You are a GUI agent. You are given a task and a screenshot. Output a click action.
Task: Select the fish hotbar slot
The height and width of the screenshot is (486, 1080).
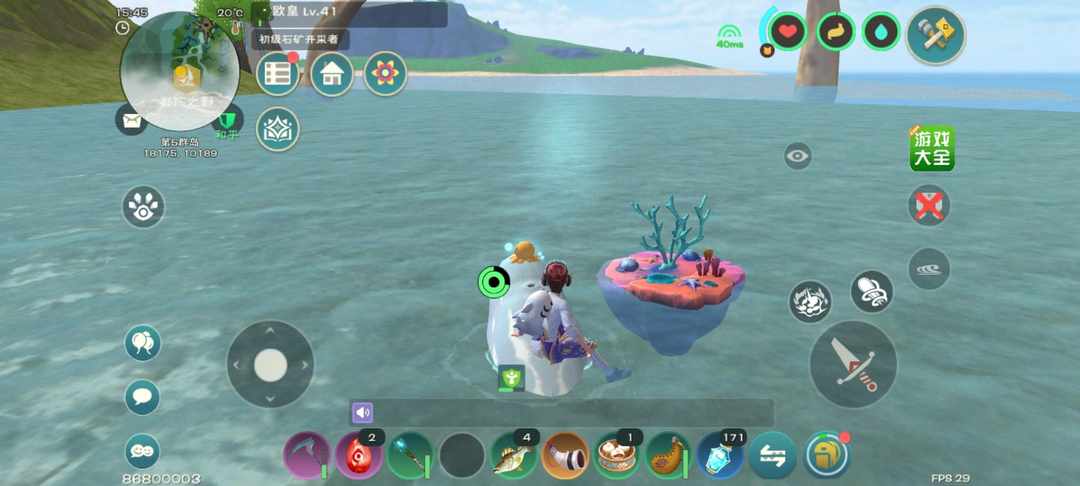[514, 456]
